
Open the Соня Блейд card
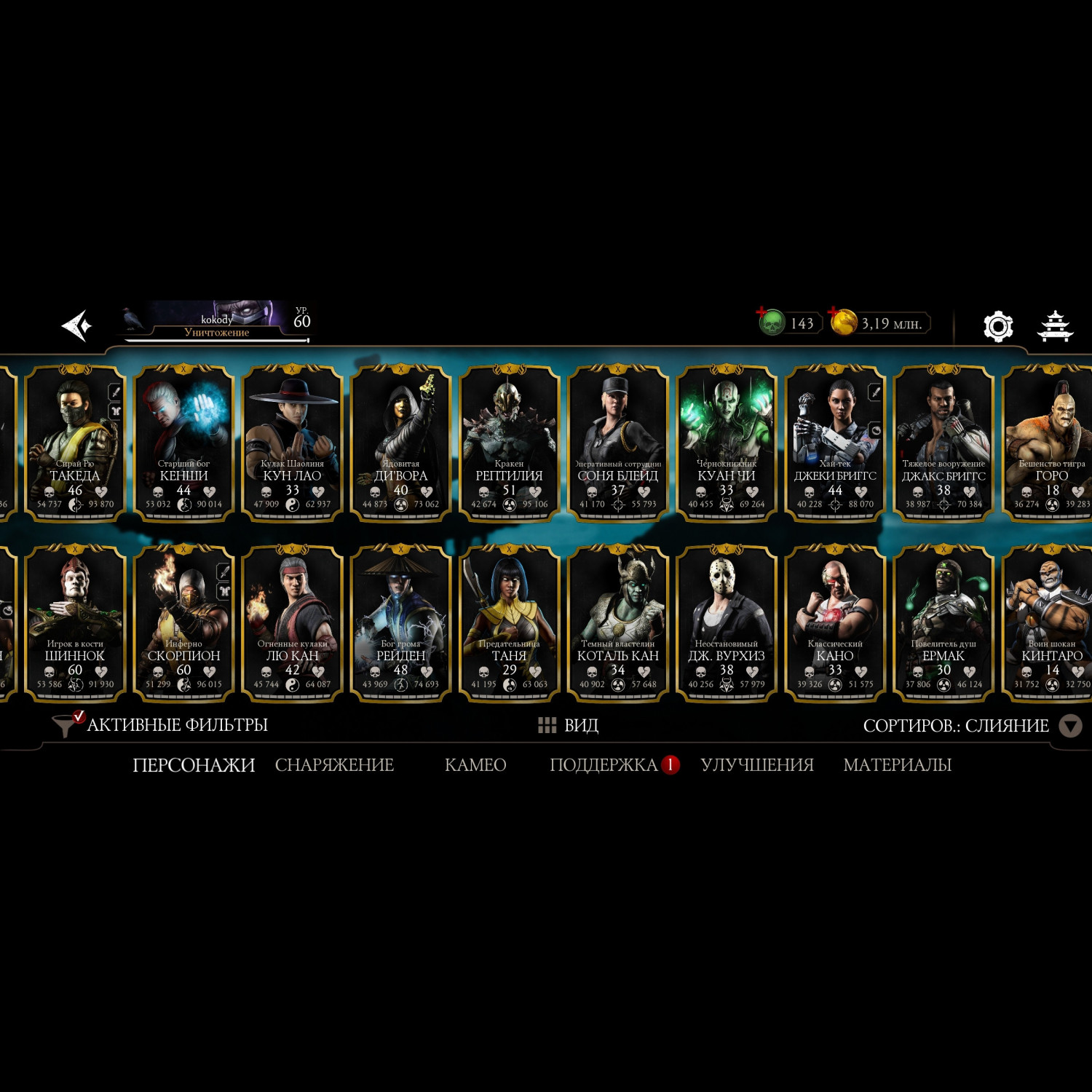pos(617,443)
